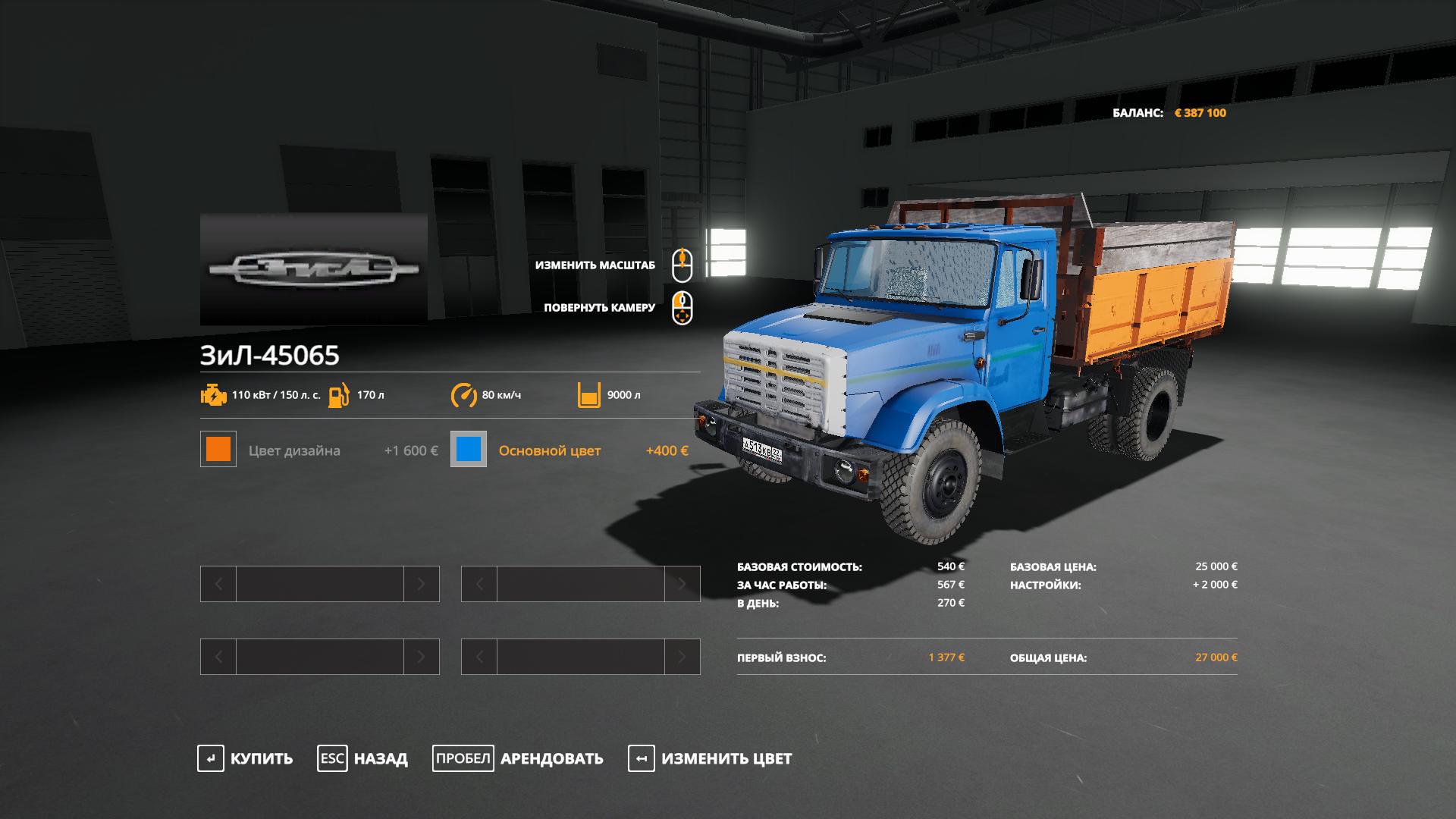Image resolution: width=1456 pixels, height=819 pixels.
Task: Lease the truck via Арендовать
Action: pos(519,758)
